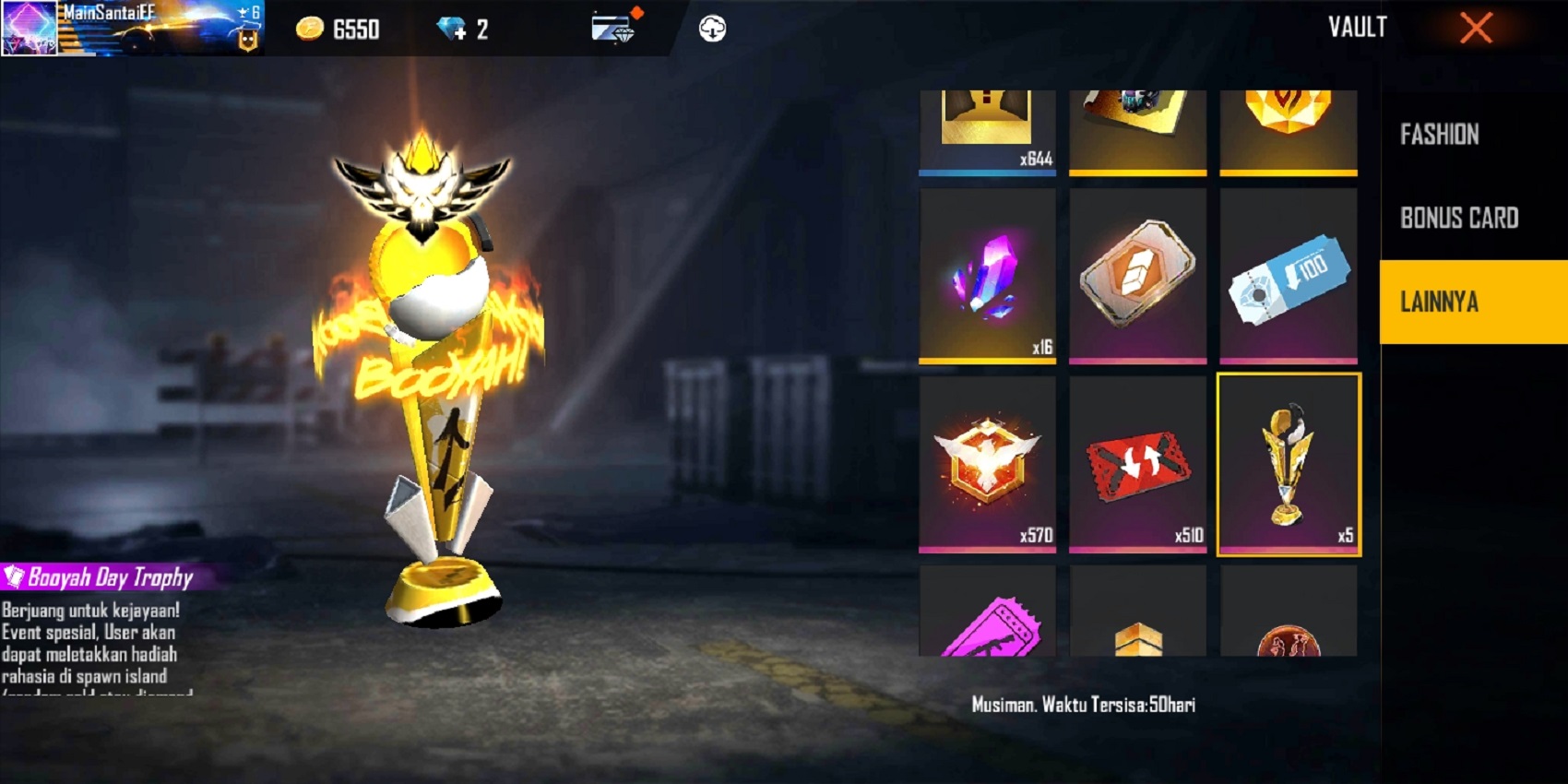Click the gold coin balance icon
The width and height of the screenshot is (1568, 784).
click(x=311, y=29)
